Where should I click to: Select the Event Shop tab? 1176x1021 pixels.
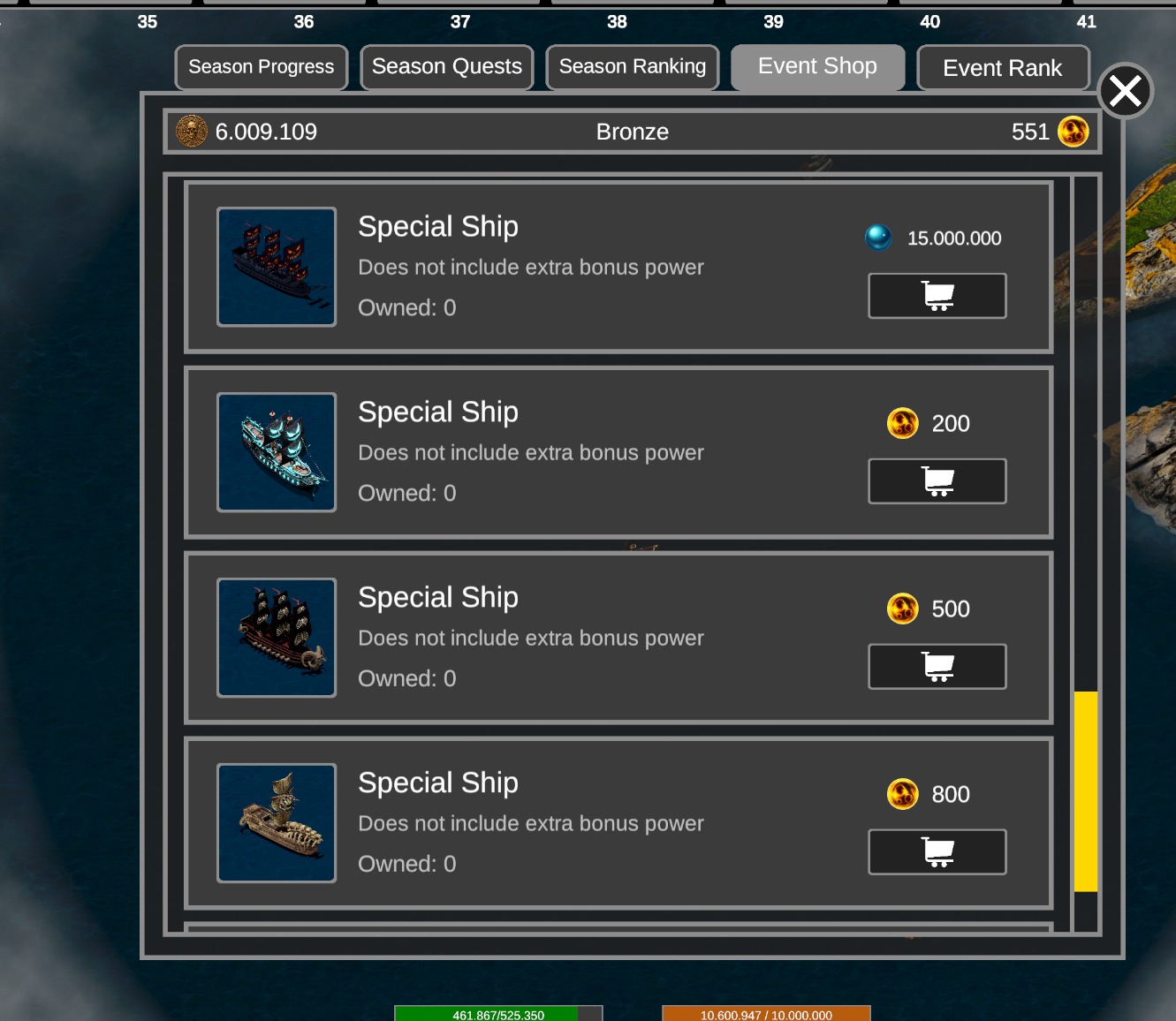pos(817,67)
